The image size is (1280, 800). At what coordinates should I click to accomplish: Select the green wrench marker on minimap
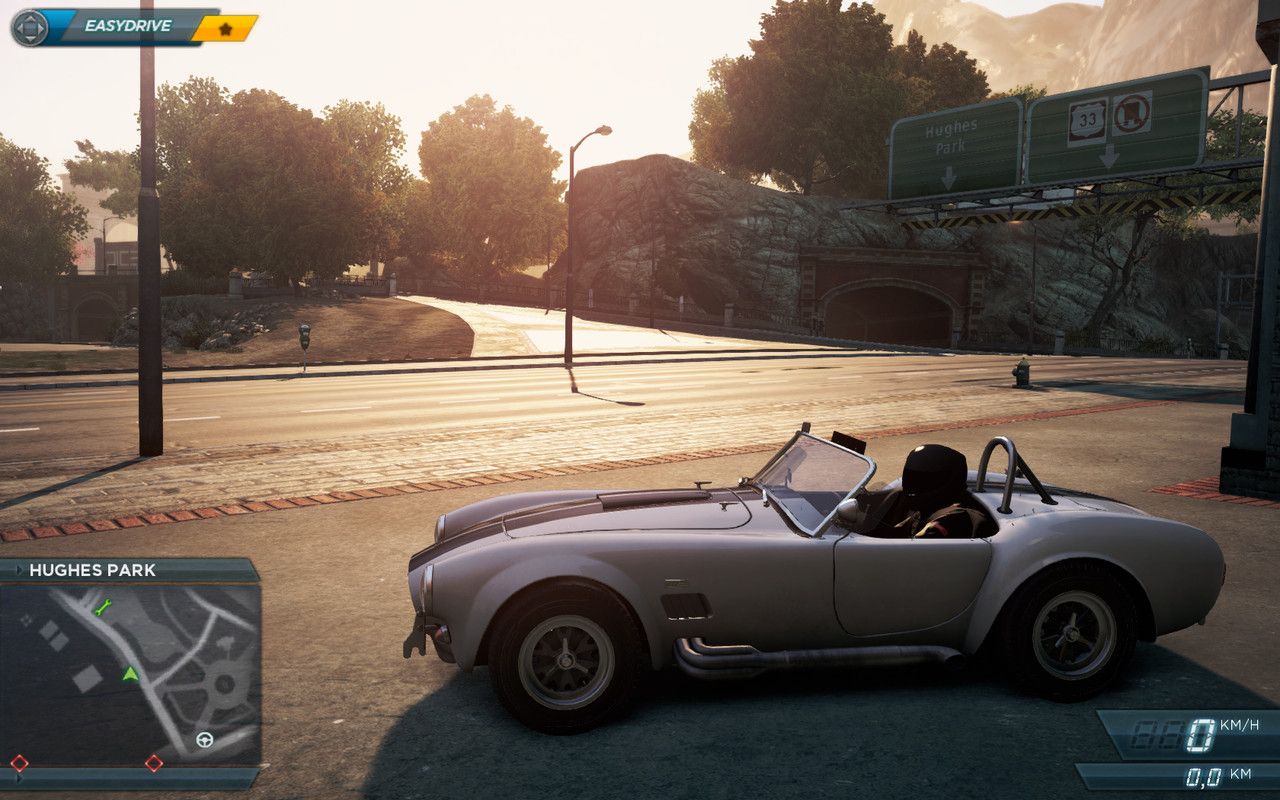tap(102, 606)
